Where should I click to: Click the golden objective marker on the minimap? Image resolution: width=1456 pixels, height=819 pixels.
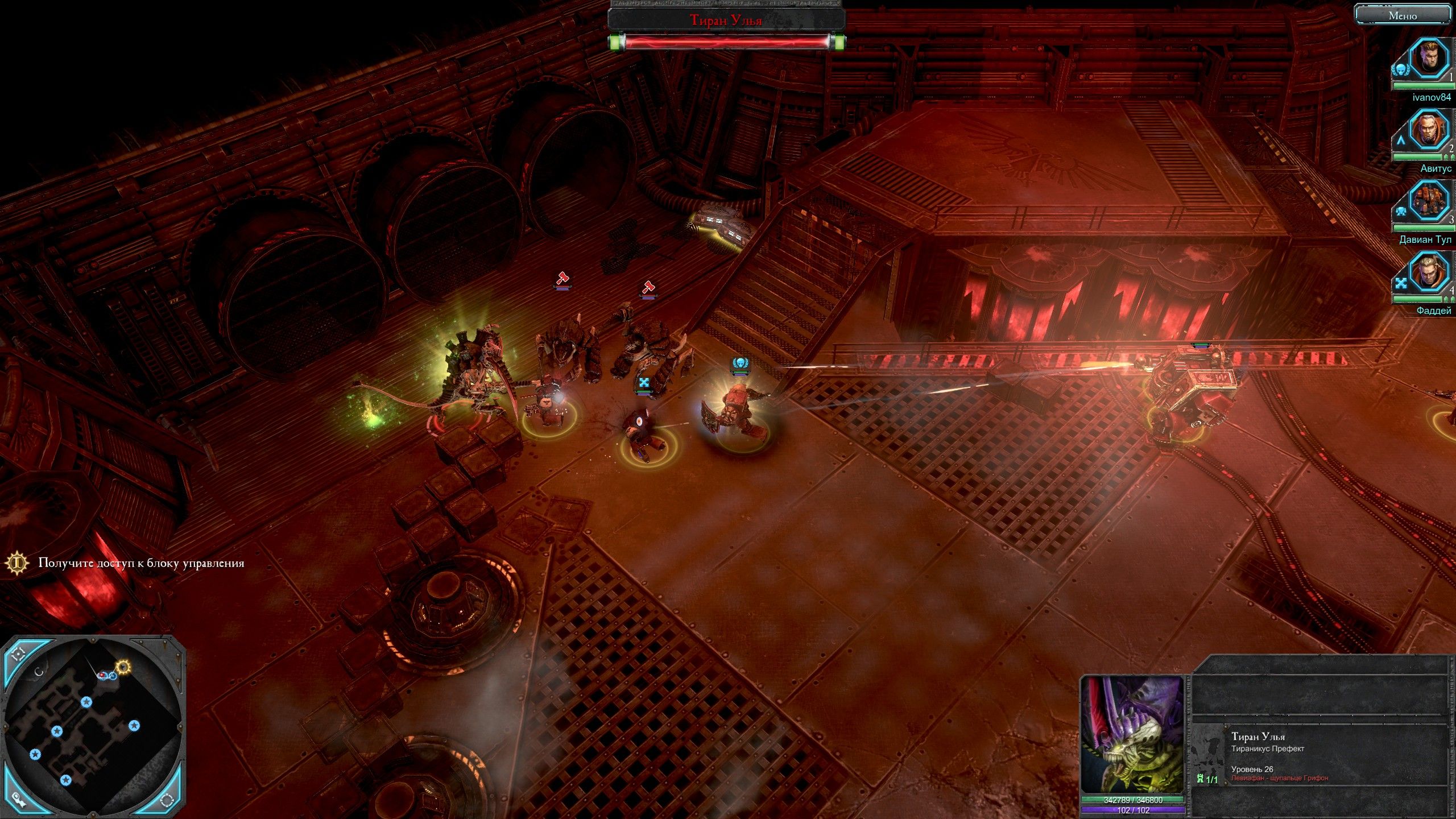tap(123, 666)
